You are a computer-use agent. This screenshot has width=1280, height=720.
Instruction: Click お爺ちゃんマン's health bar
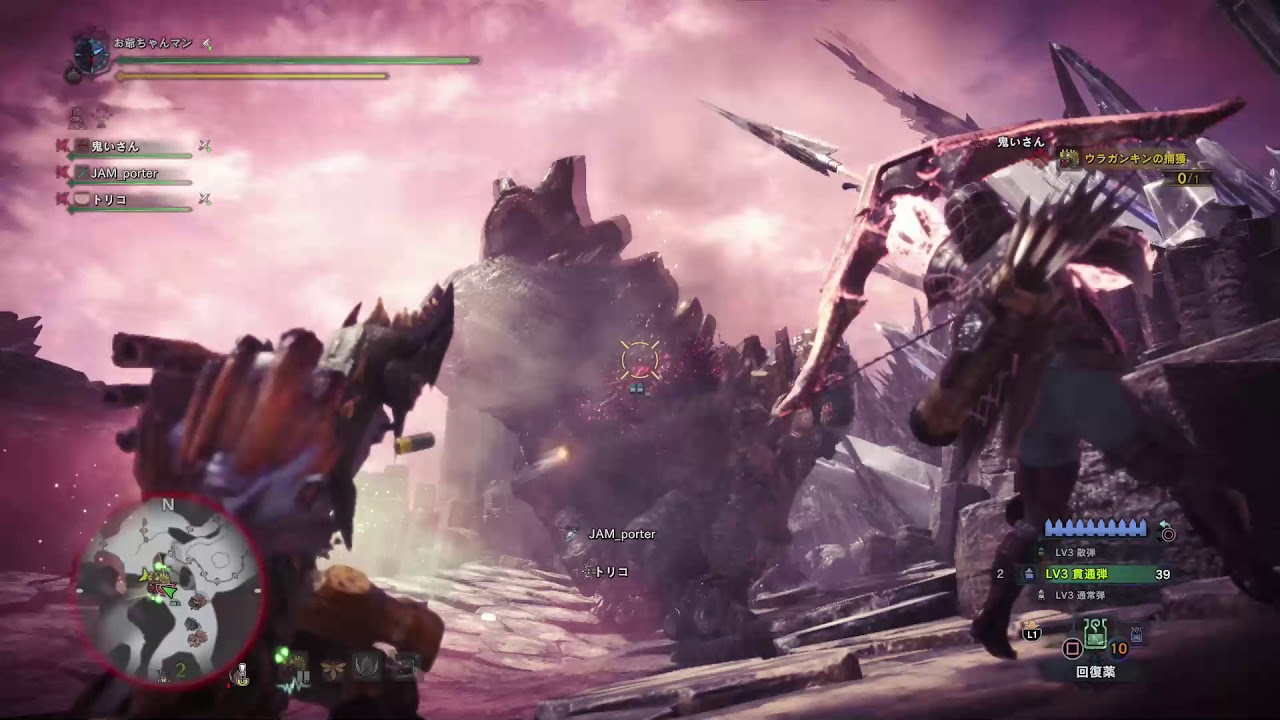(x=290, y=60)
